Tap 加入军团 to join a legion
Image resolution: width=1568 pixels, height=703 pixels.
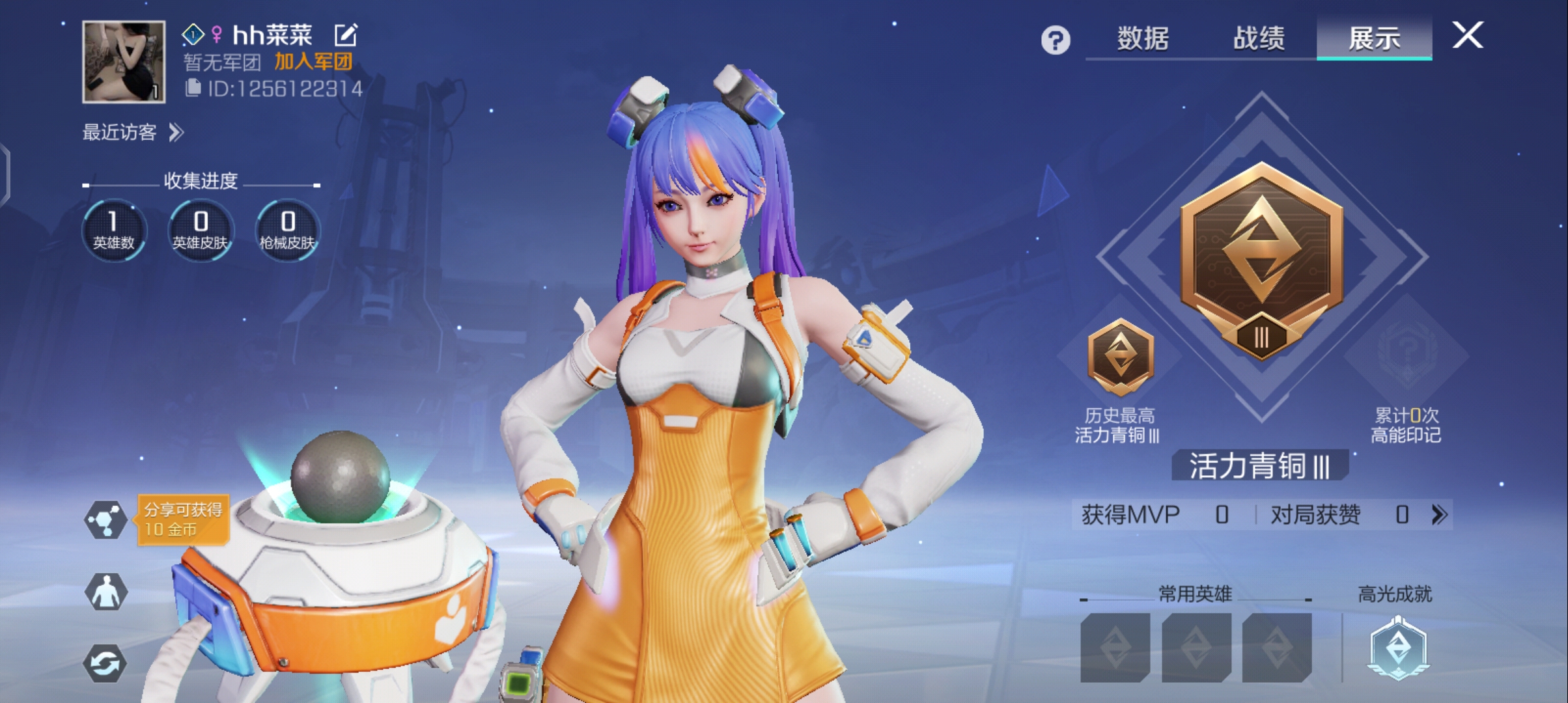[x=313, y=62]
